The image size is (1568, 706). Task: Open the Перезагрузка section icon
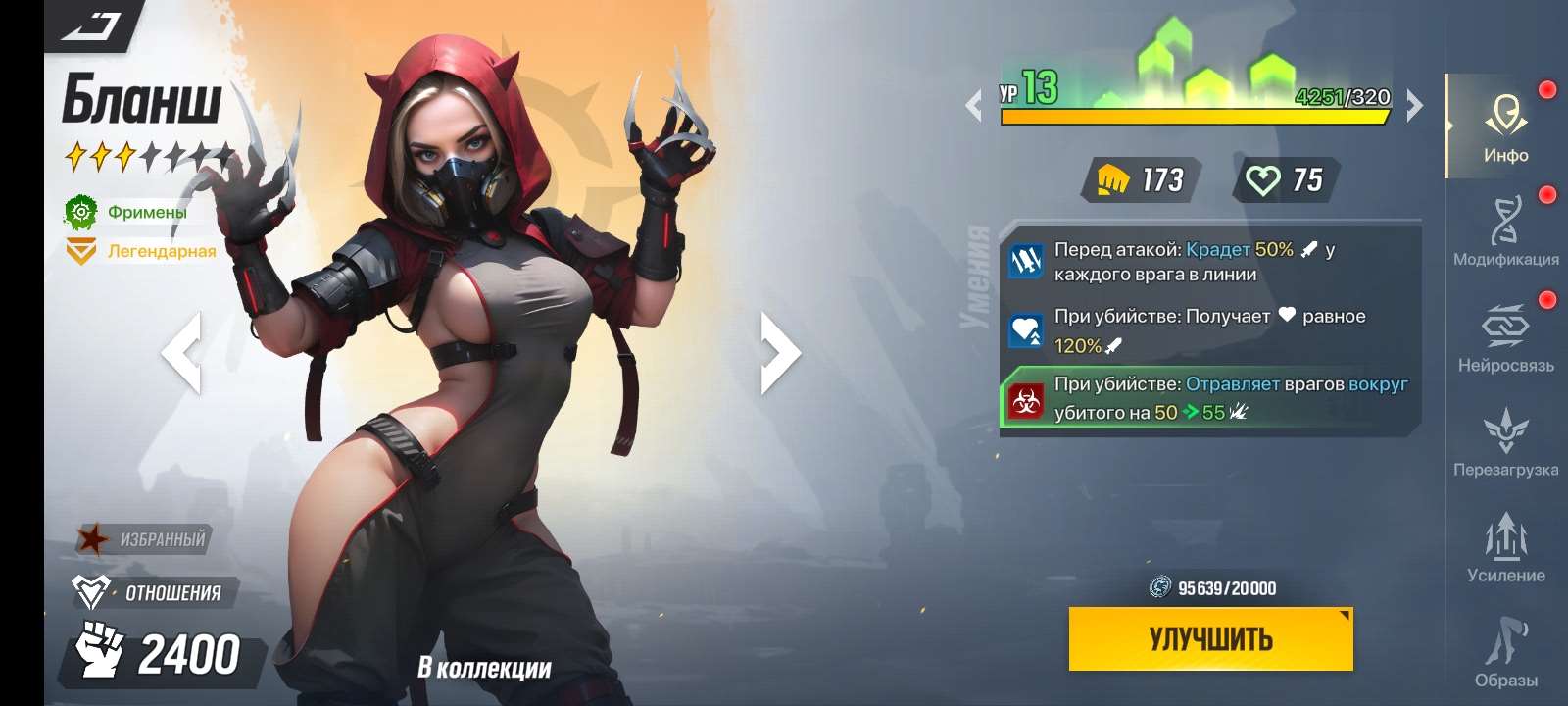click(x=1506, y=431)
